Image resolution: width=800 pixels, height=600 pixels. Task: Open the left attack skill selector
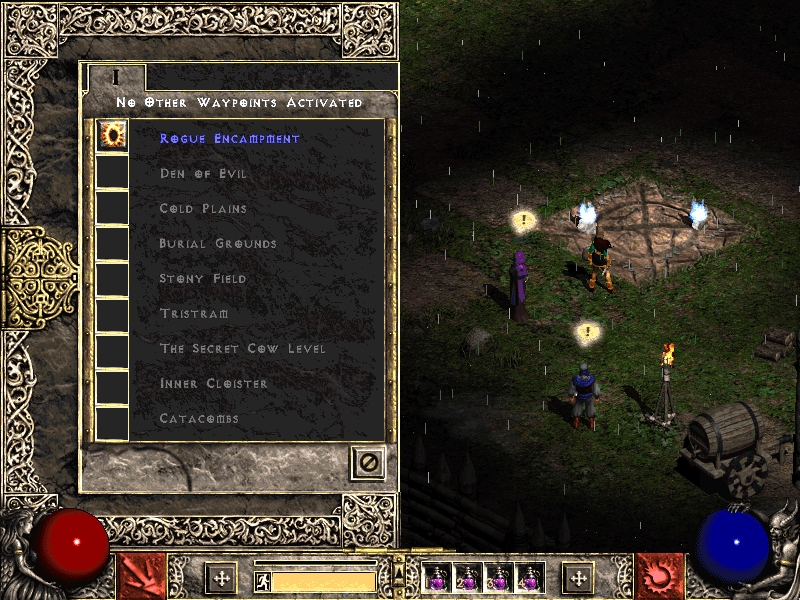pos(141,576)
